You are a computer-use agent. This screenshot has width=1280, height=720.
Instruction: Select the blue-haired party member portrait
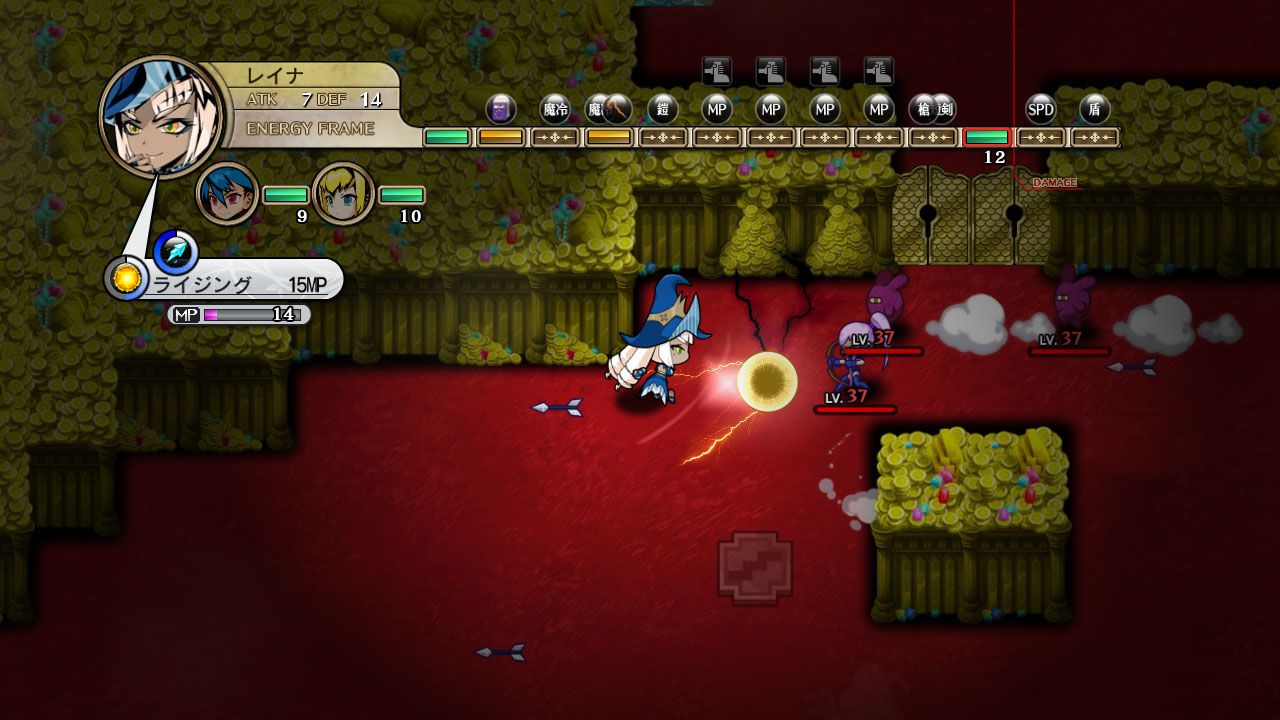pos(225,193)
